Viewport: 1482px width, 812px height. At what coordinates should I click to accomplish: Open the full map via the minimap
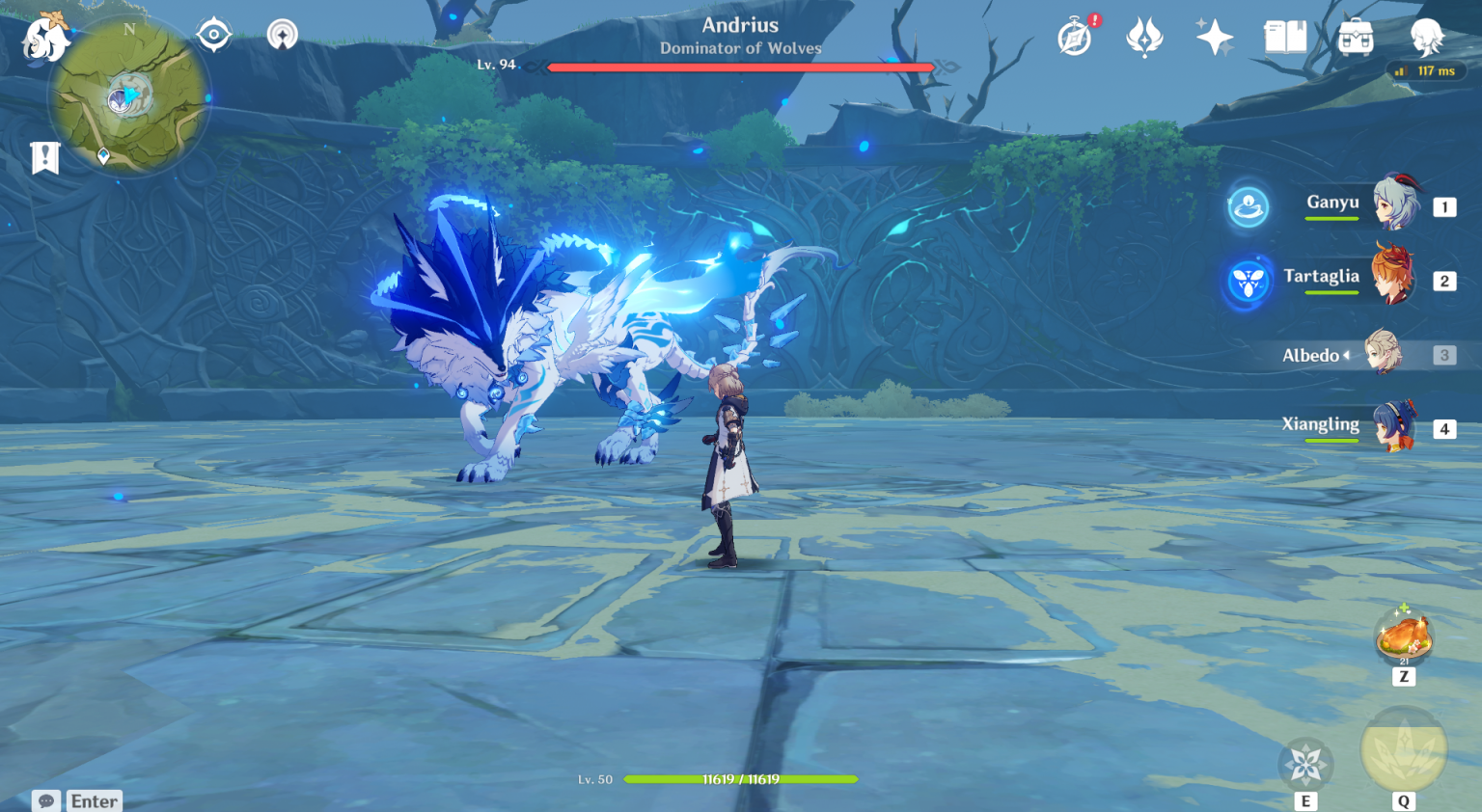tap(126, 99)
